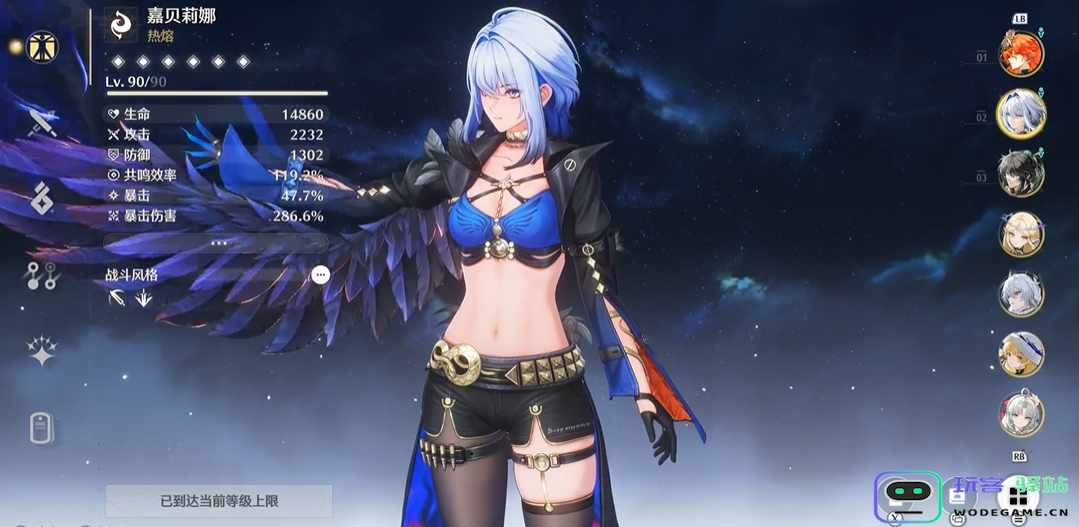Select the silver-haired character portrait in slot 02
Screen dimensions: 1079x527
click(1021, 114)
